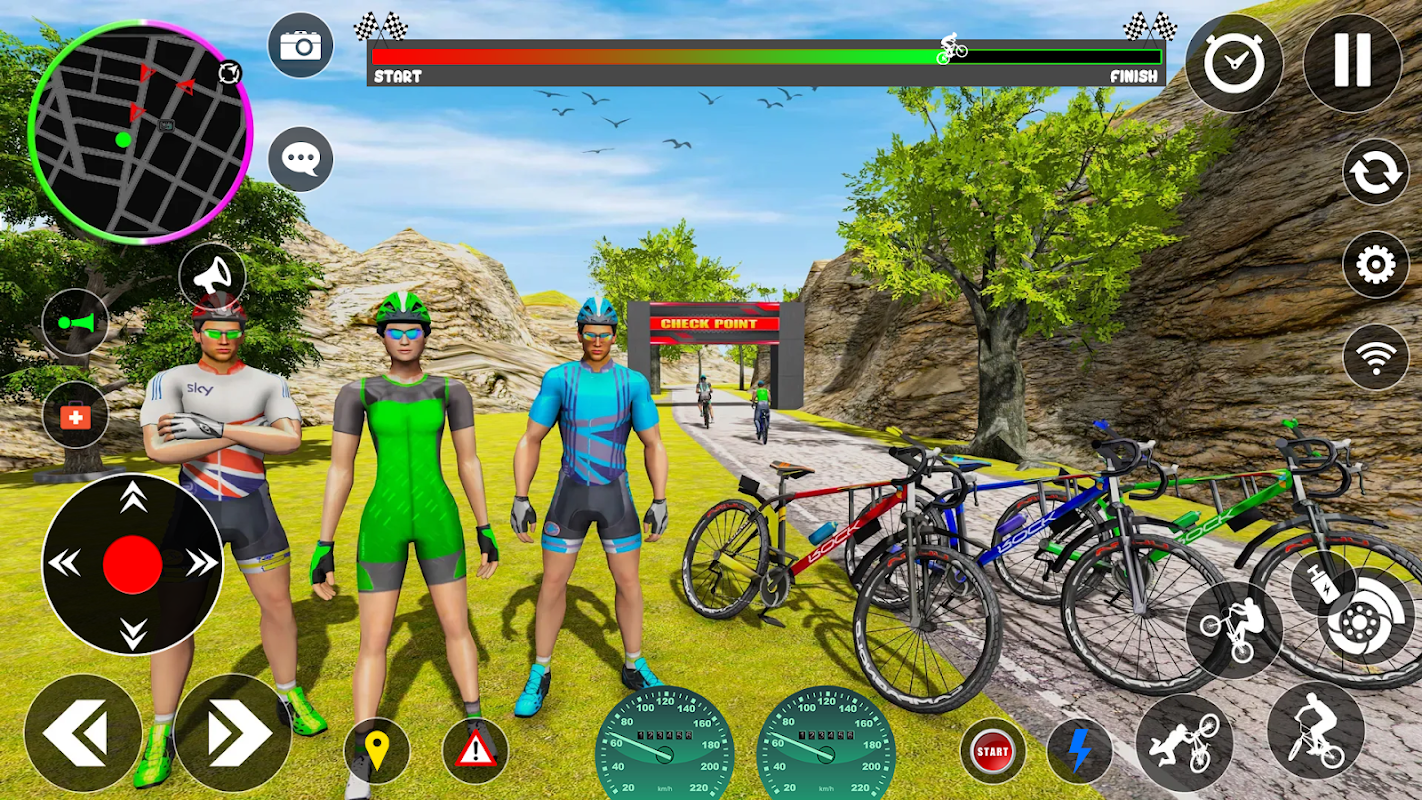
Task: Sound the green horn
Action: [75, 322]
